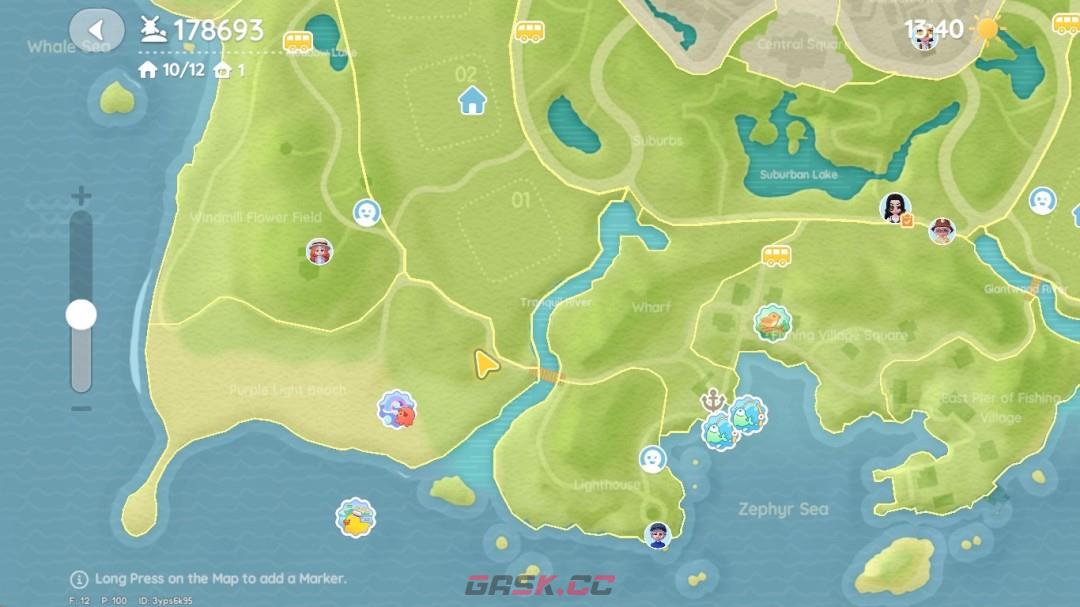Select the red octopus marker on Purple Light Beach
Viewport: 1080px width, 607px height.
(397, 410)
